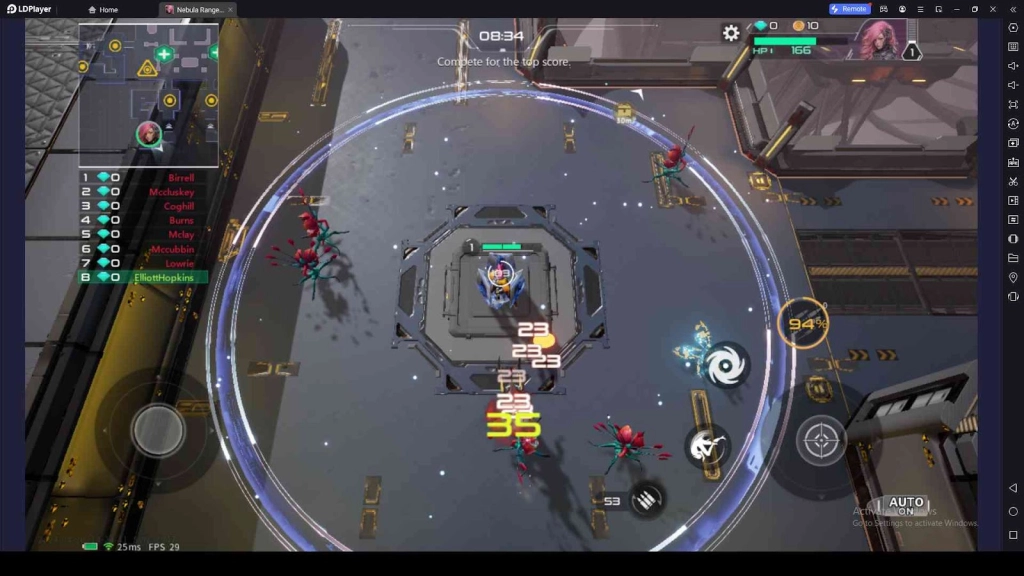Switch to the LDPlayer Home tab
This screenshot has width=1024, height=576.
click(x=103, y=9)
